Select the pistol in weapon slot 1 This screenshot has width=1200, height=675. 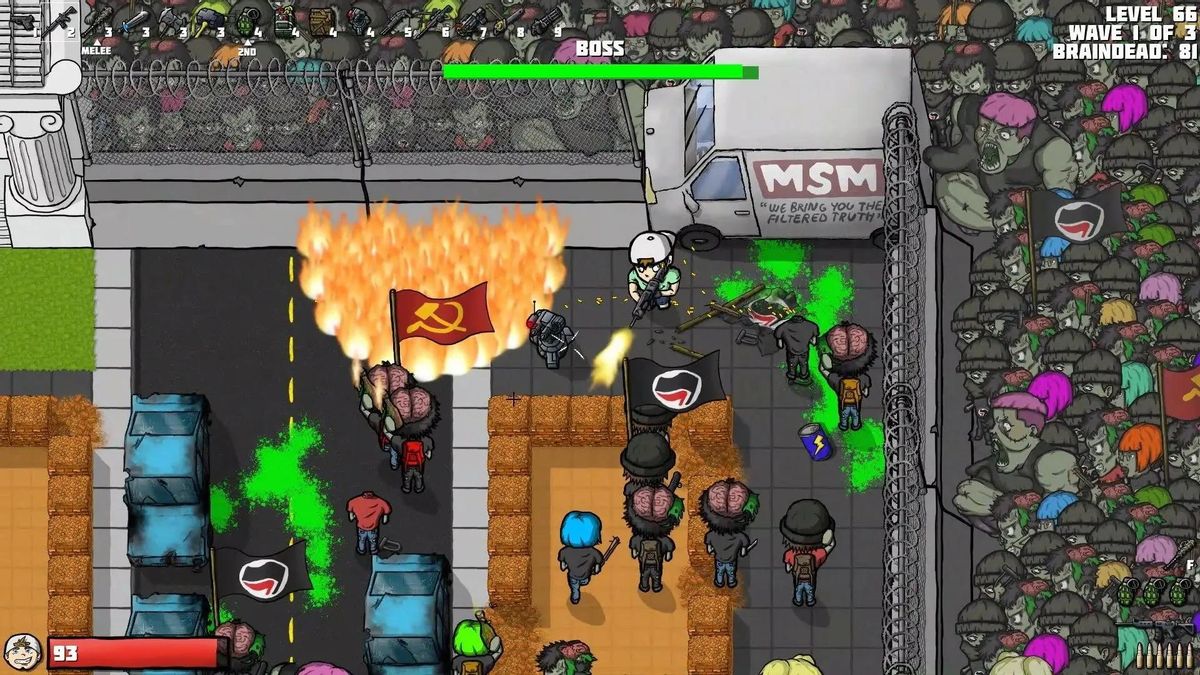[22, 22]
